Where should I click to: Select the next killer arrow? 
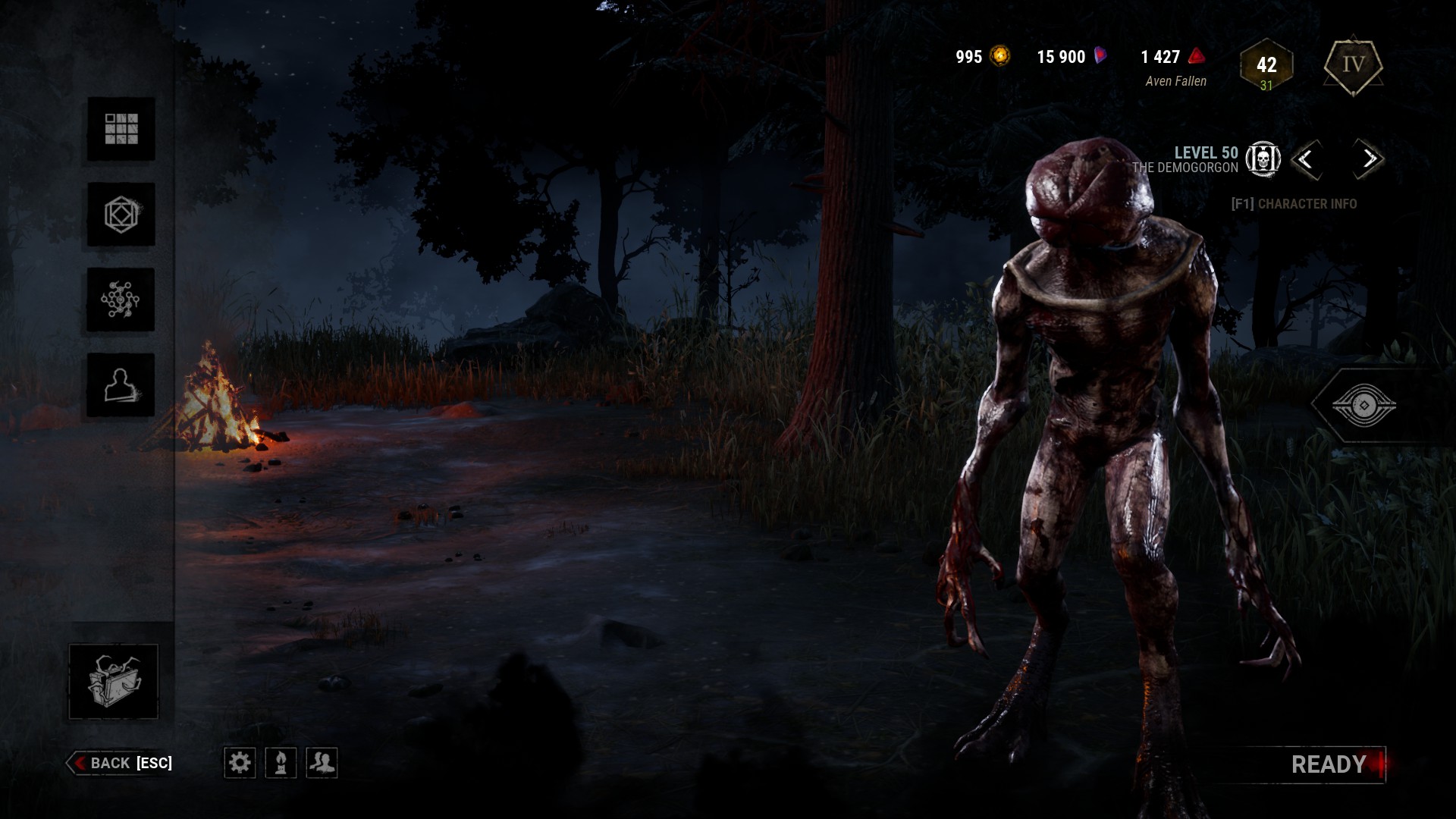click(1369, 159)
